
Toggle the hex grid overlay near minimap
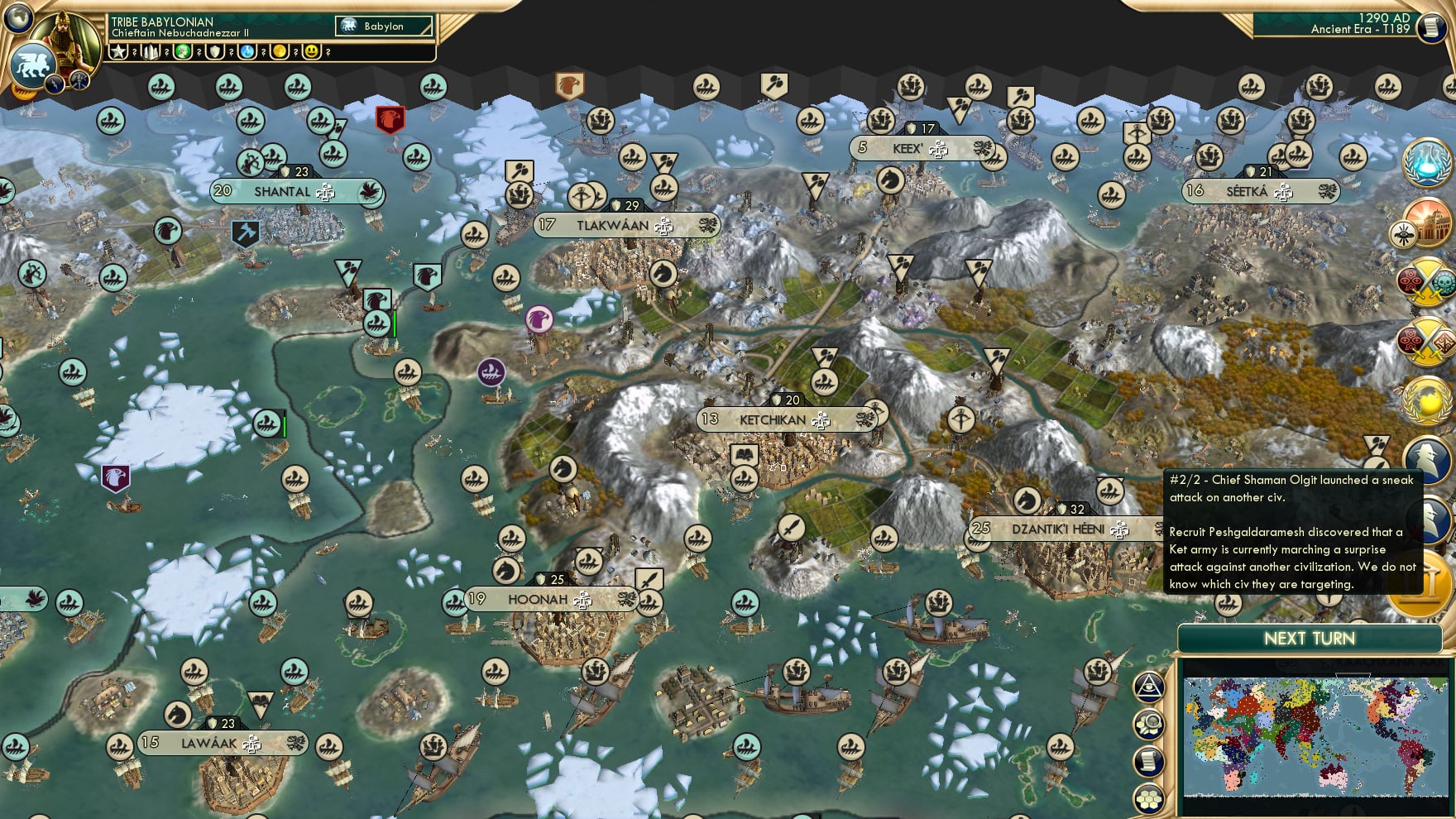coord(1149,799)
